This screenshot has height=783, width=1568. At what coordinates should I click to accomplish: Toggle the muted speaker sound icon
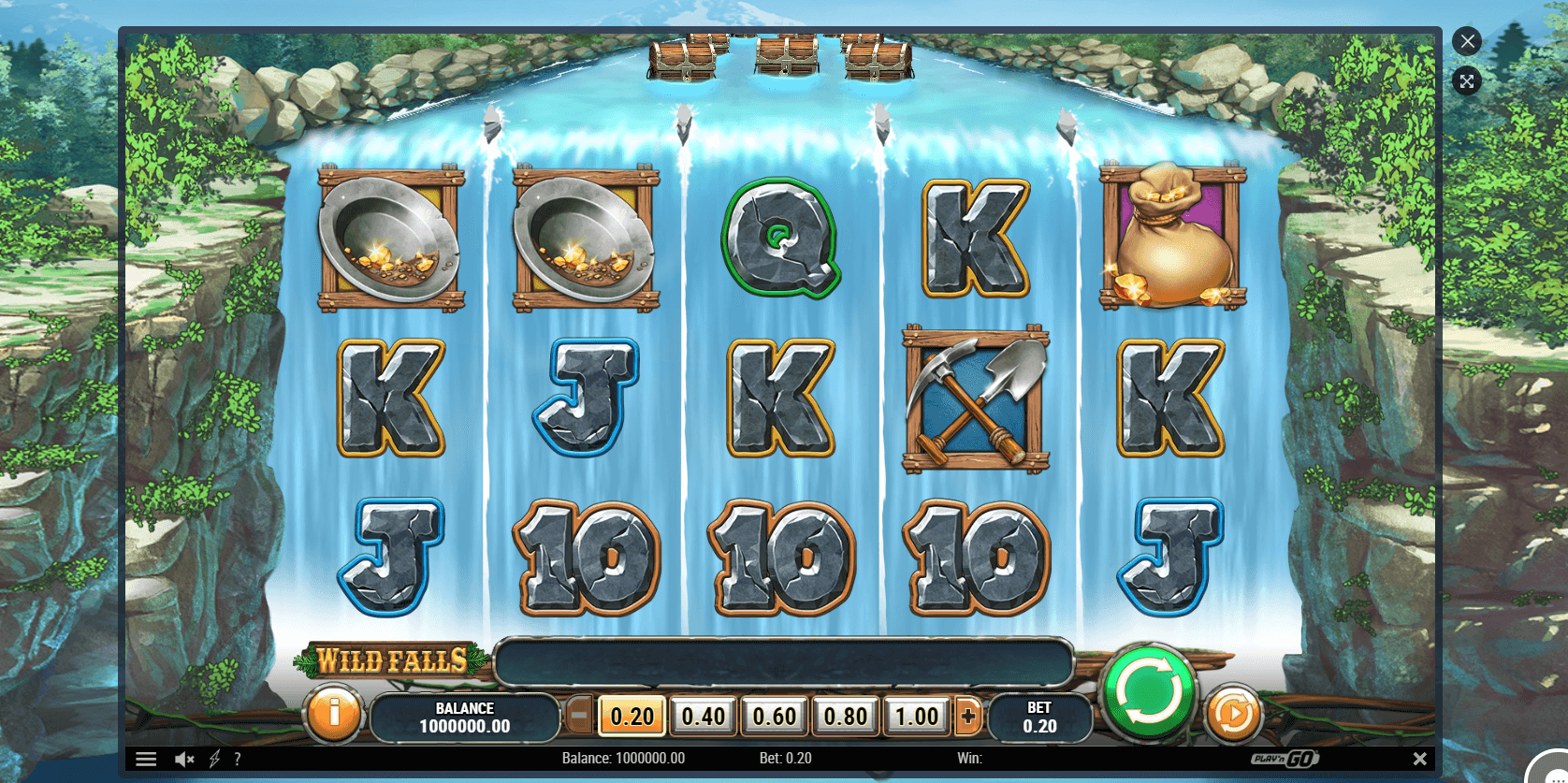[184, 759]
